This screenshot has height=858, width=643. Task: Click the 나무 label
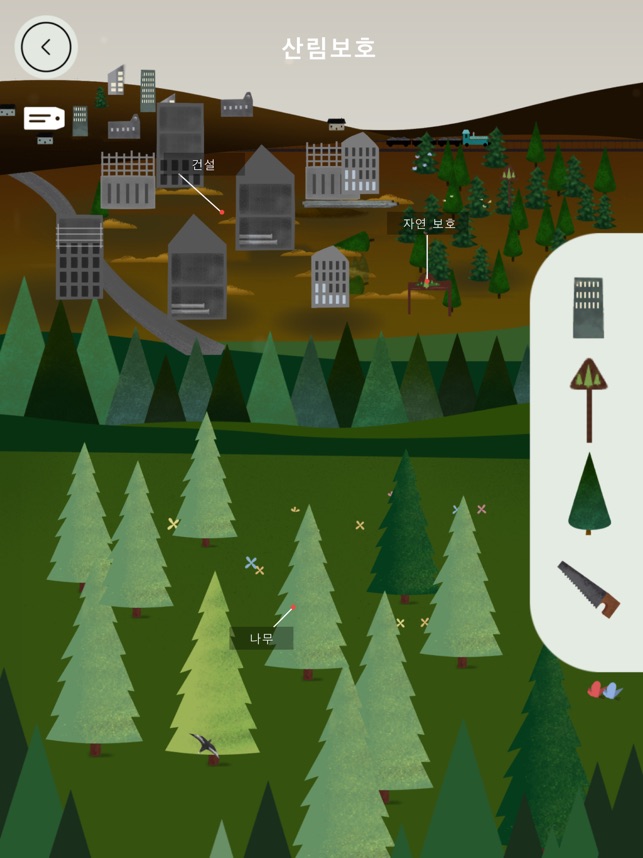[261, 638]
